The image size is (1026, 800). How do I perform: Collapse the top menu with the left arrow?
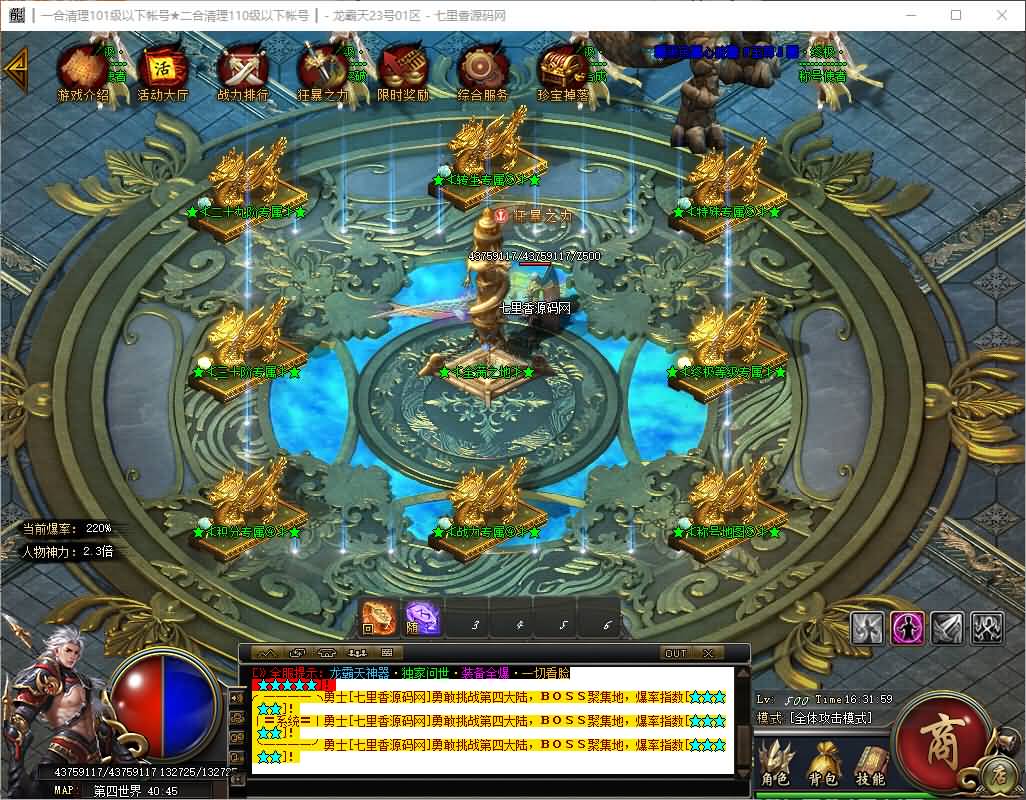coord(14,68)
